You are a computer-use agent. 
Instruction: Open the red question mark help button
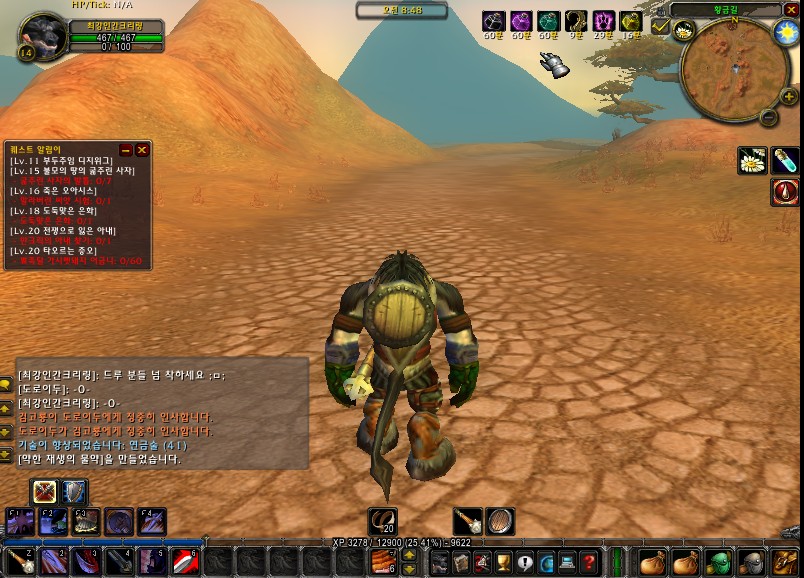click(x=590, y=562)
